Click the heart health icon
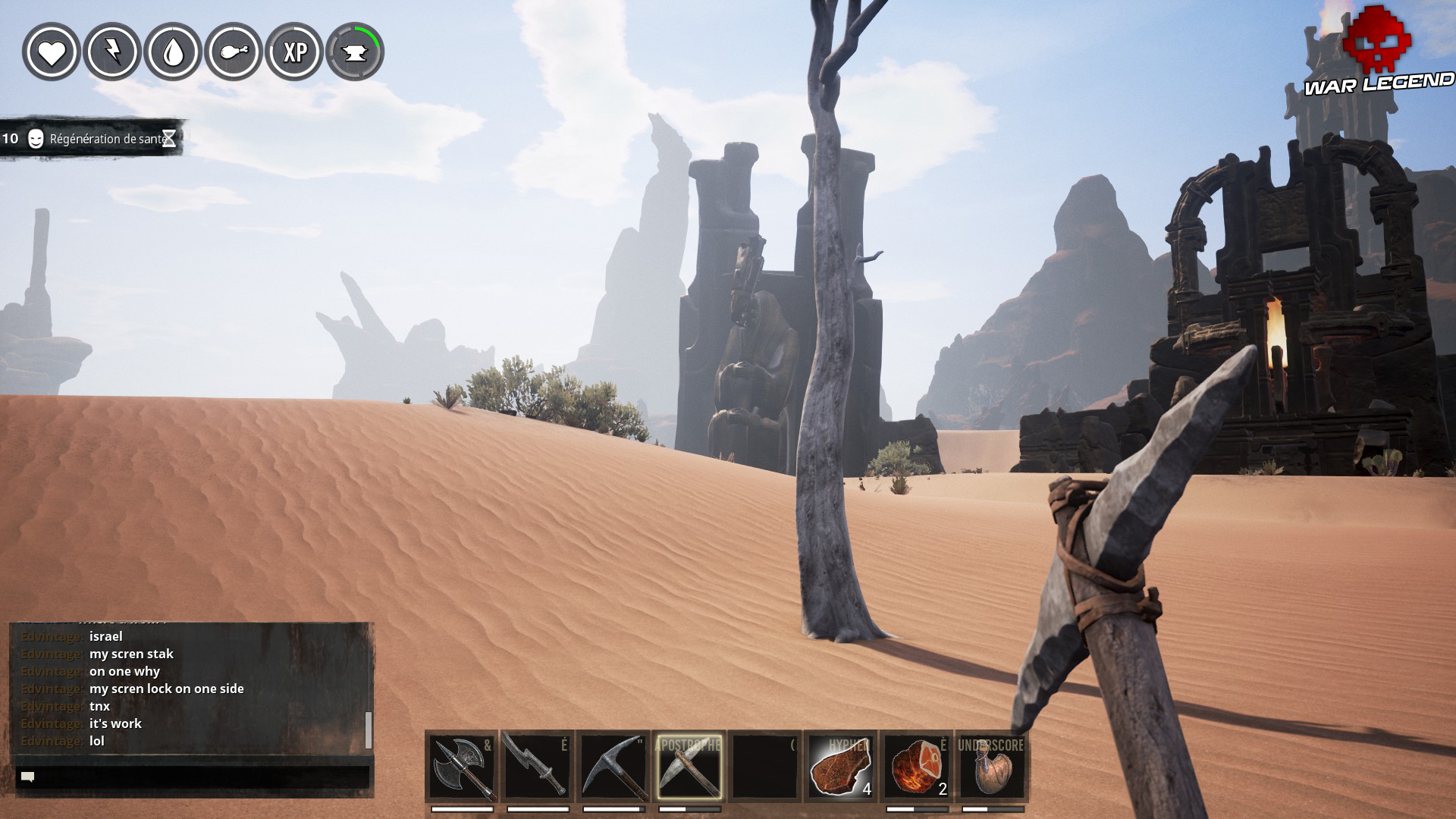This screenshot has height=819, width=1456. pyautogui.click(x=52, y=53)
